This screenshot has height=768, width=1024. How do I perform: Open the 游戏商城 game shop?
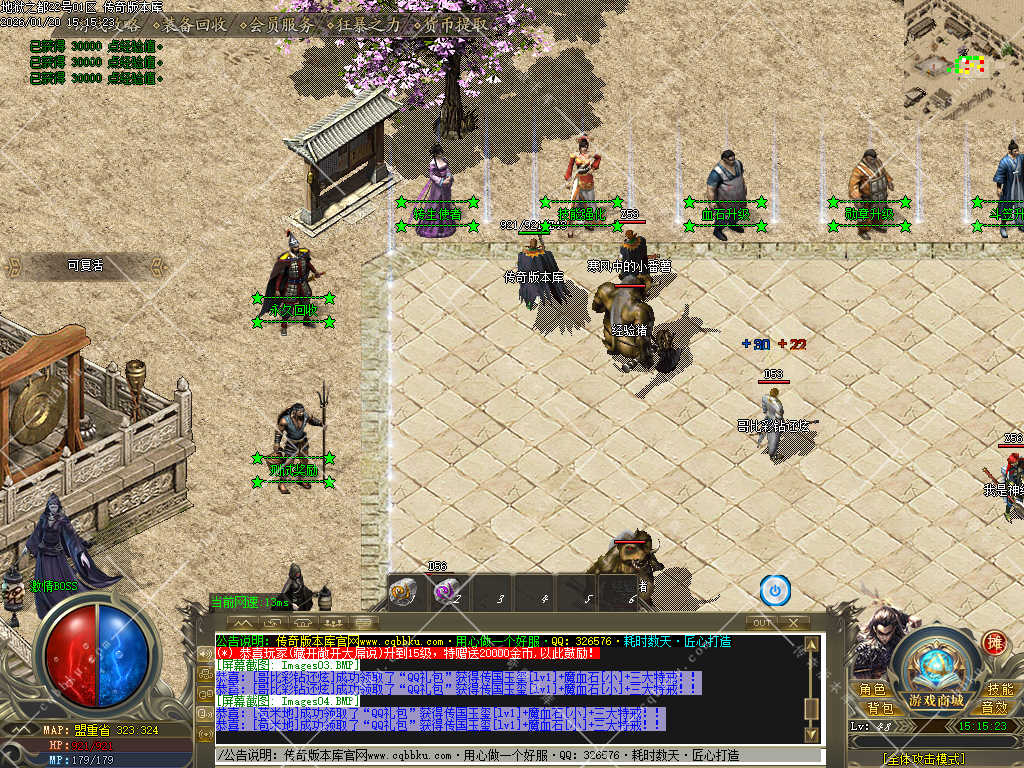(x=936, y=699)
